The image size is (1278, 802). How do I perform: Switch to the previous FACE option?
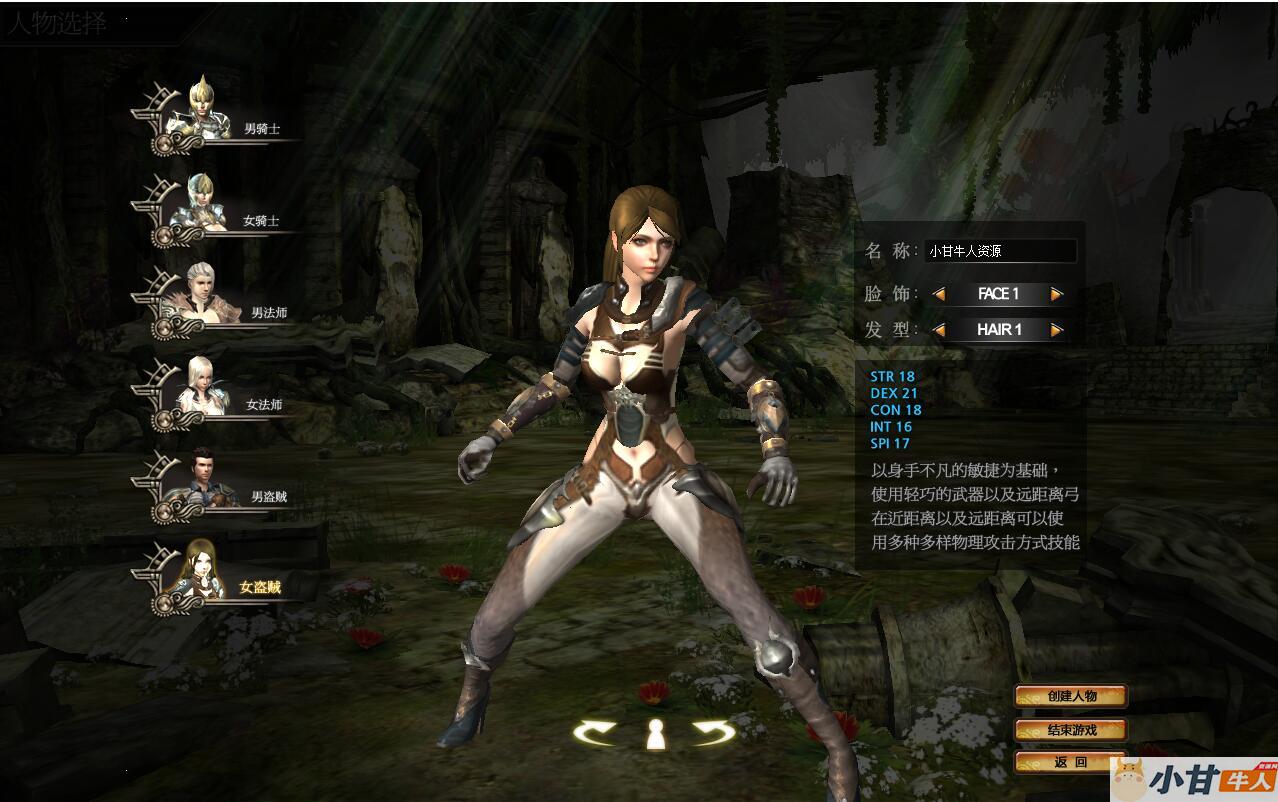coord(939,294)
